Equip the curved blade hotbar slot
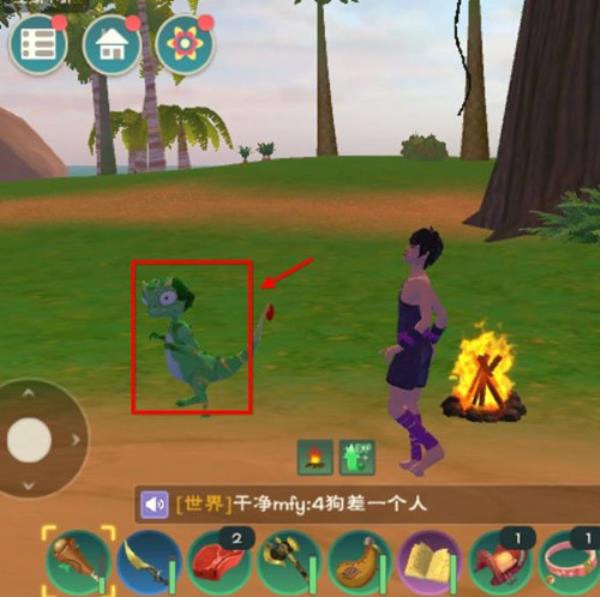 click(148, 564)
